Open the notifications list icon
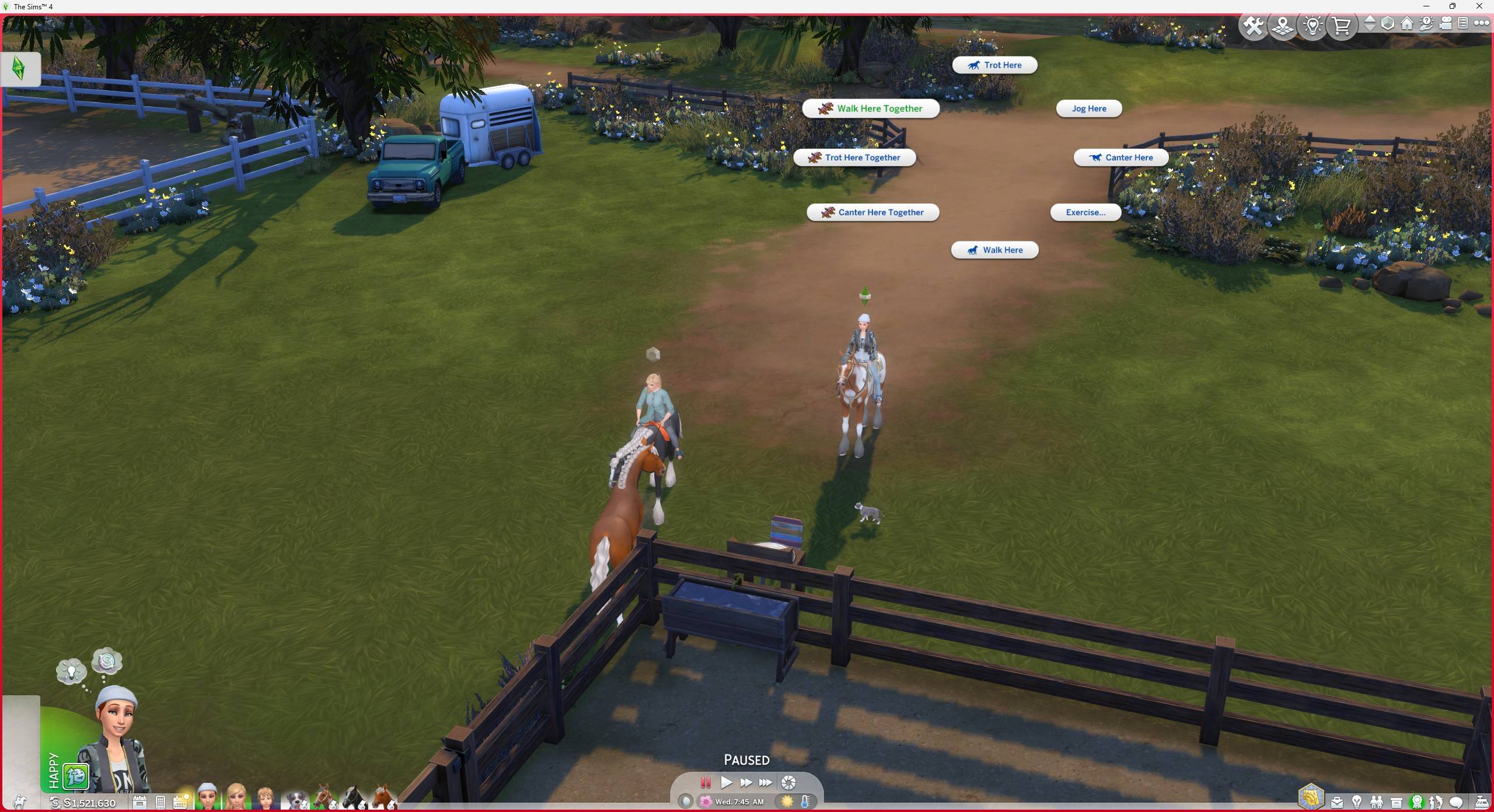 pyautogui.click(x=1463, y=23)
